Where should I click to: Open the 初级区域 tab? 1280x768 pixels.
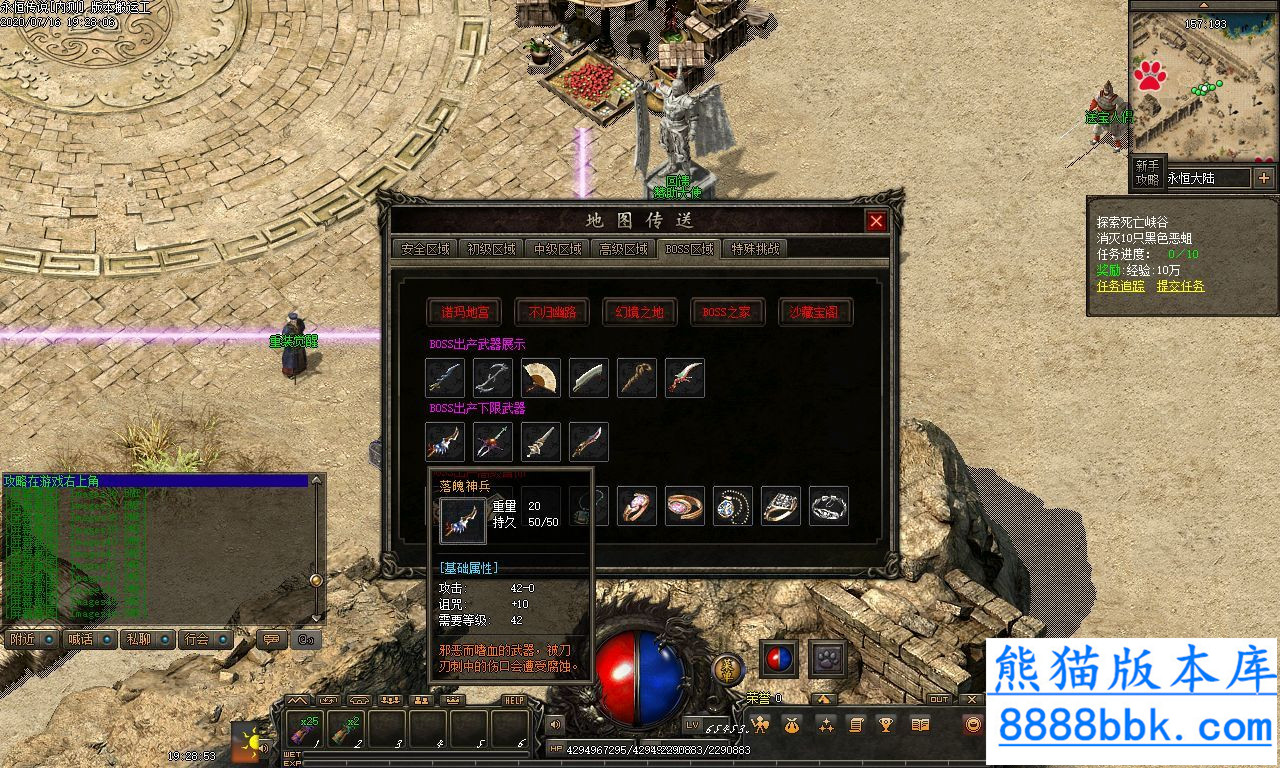(491, 249)
